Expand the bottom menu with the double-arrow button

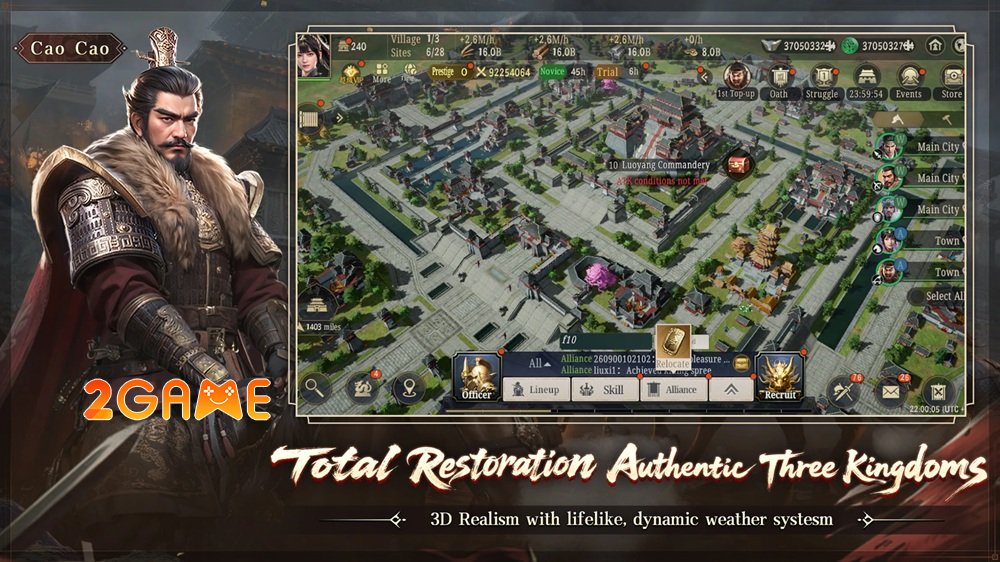click(x=731, y=390)
